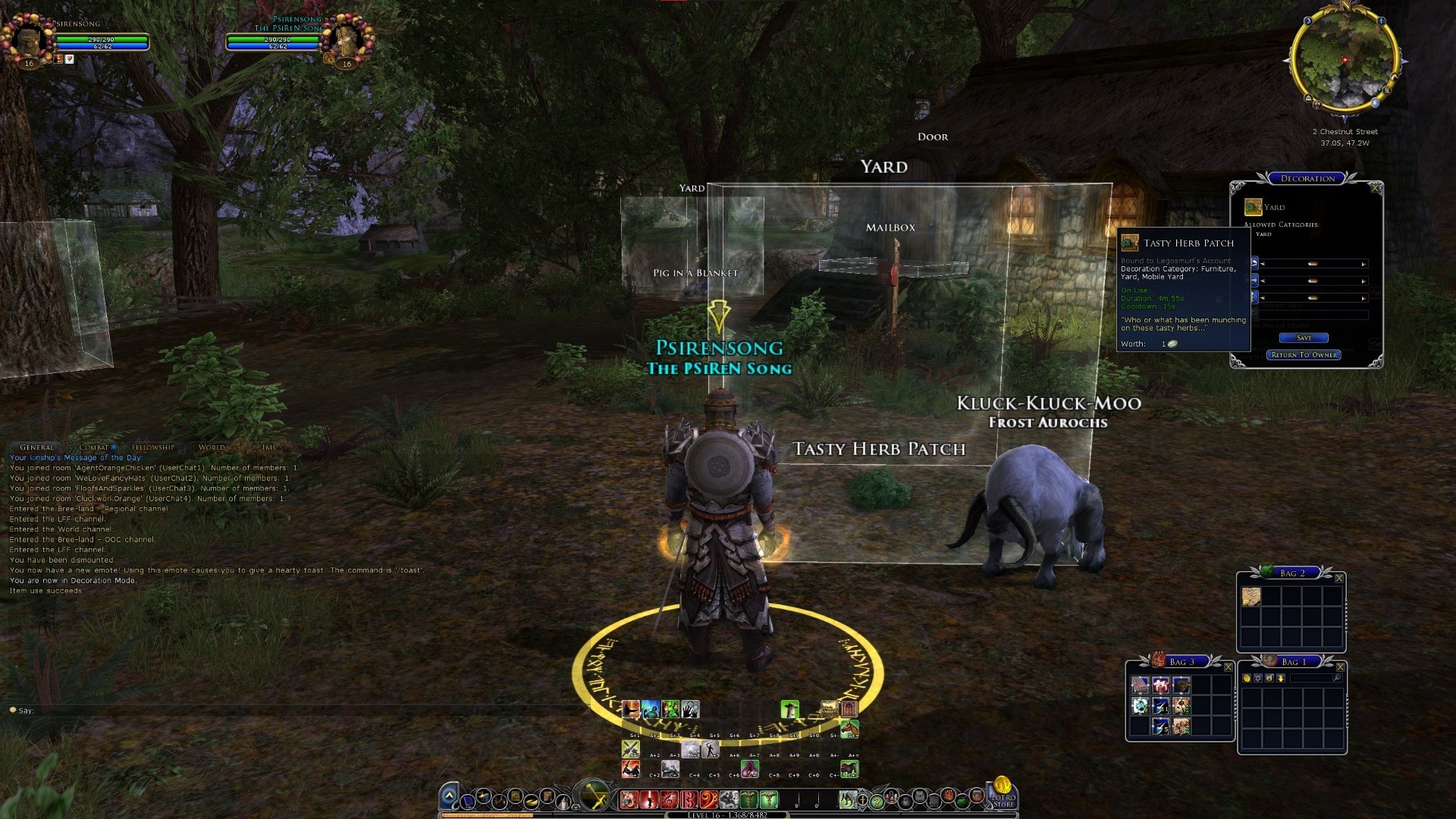
Task: Save the decoration placement
Action: [1304, 338]
